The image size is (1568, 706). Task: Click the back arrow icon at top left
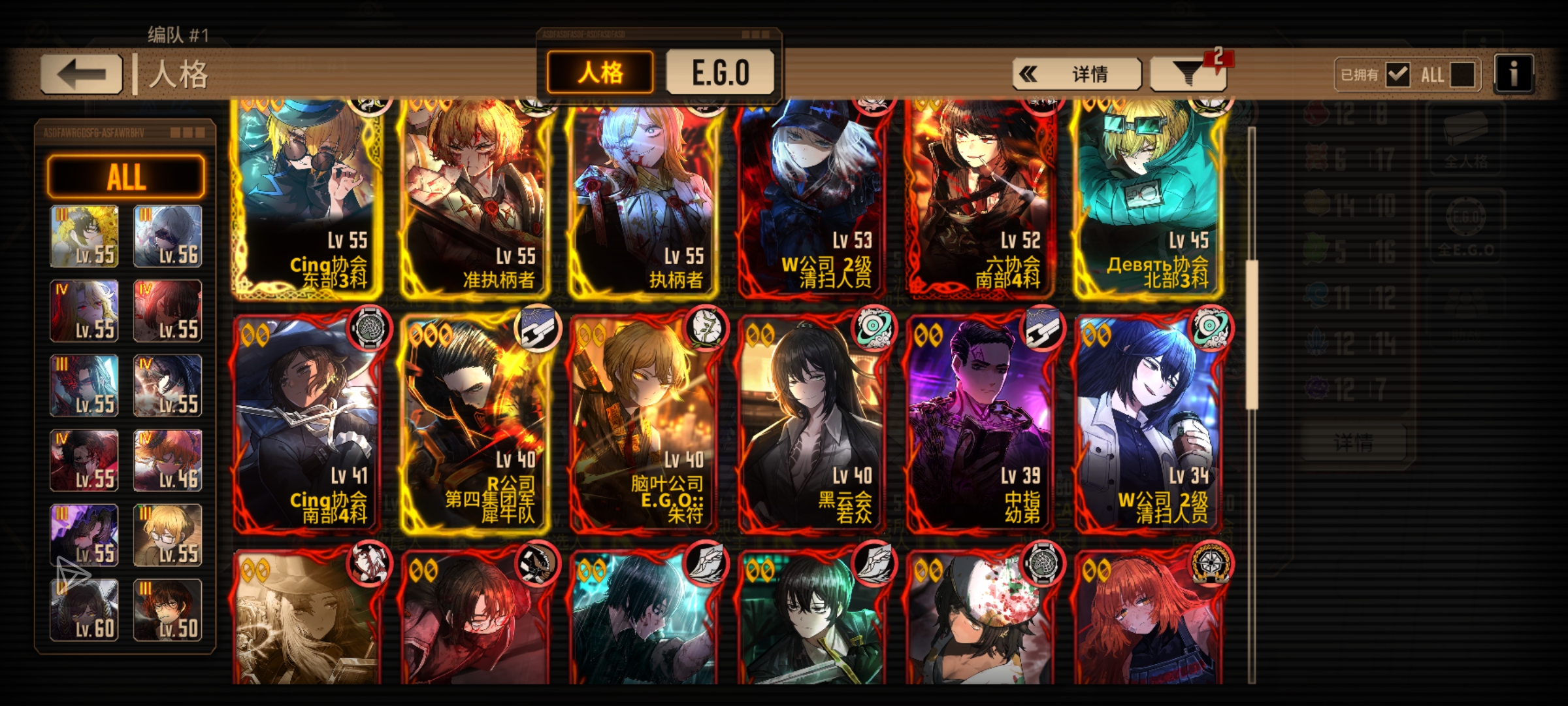coord(80,72)
